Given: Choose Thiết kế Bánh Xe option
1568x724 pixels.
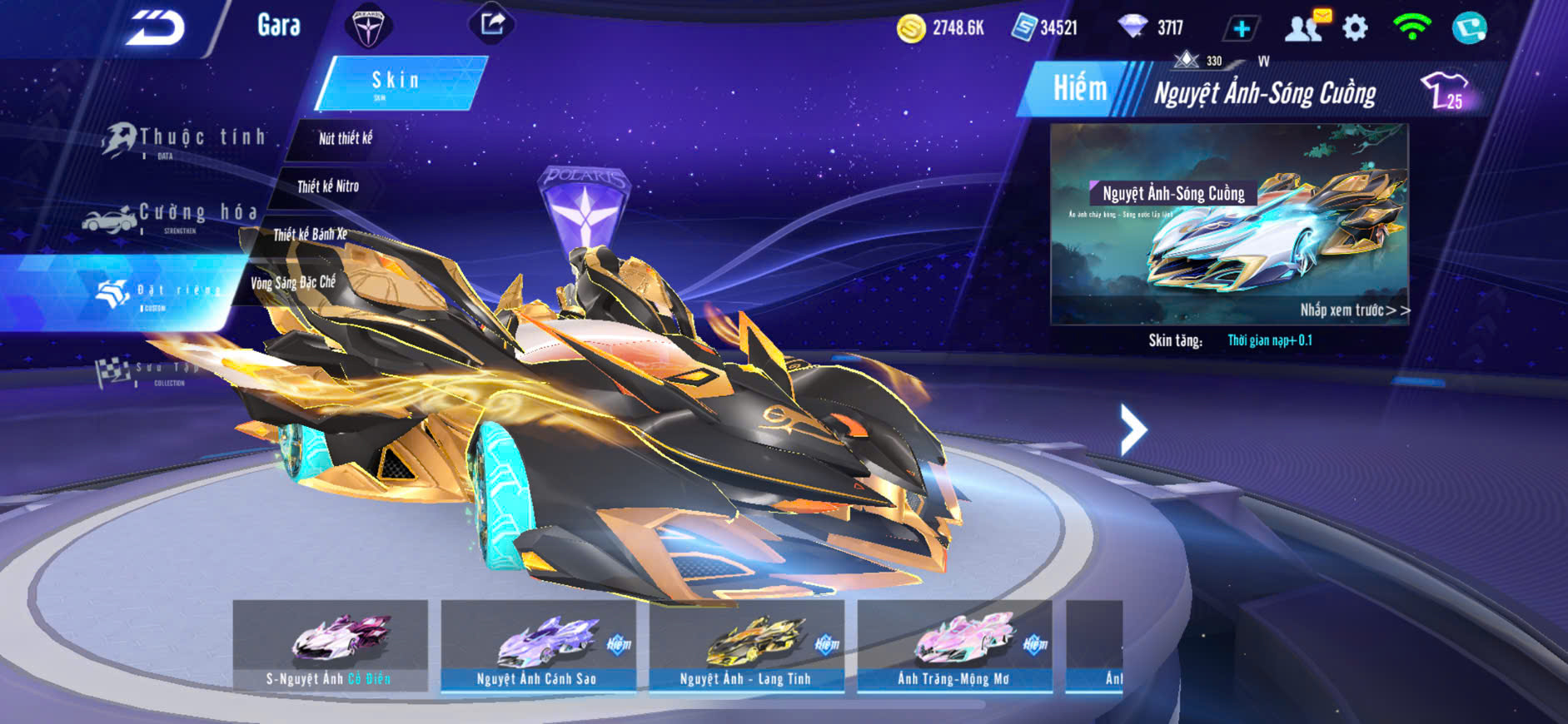Looking at the screenshot, I should (x=310, y=235).
